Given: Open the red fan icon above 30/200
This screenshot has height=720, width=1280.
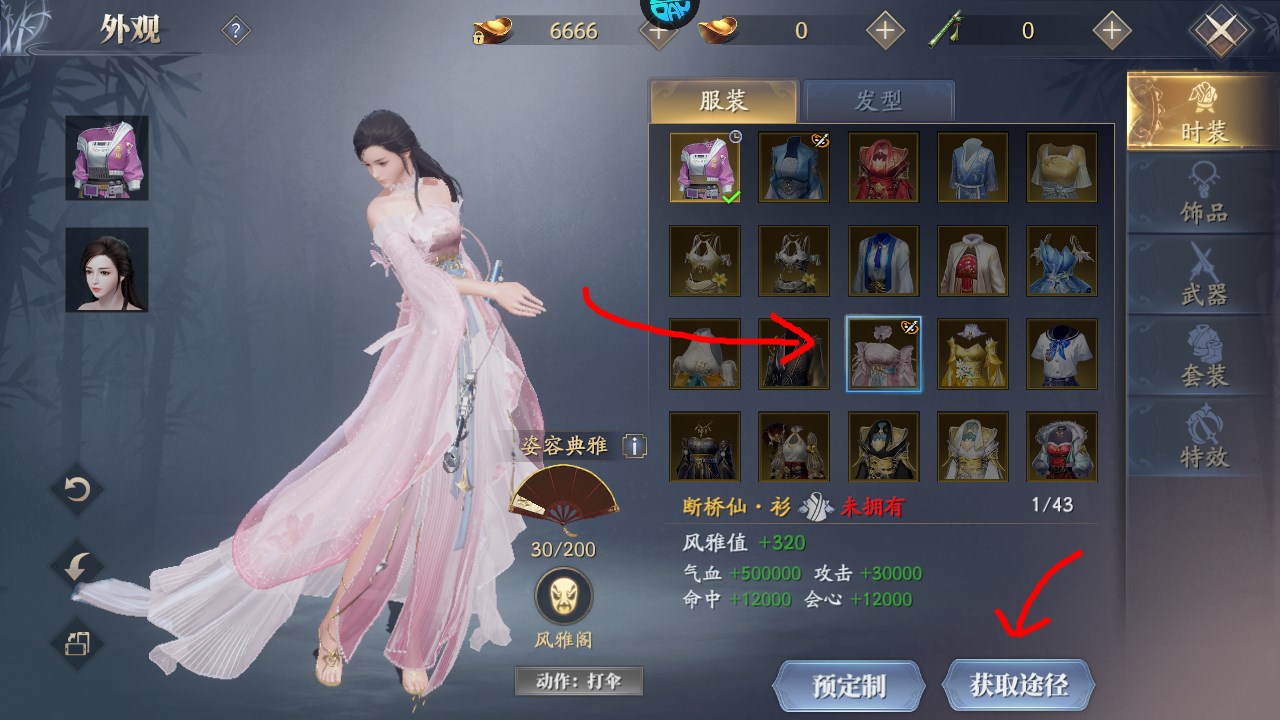Looking at the screenshot, I should click(x=563, y=493).
